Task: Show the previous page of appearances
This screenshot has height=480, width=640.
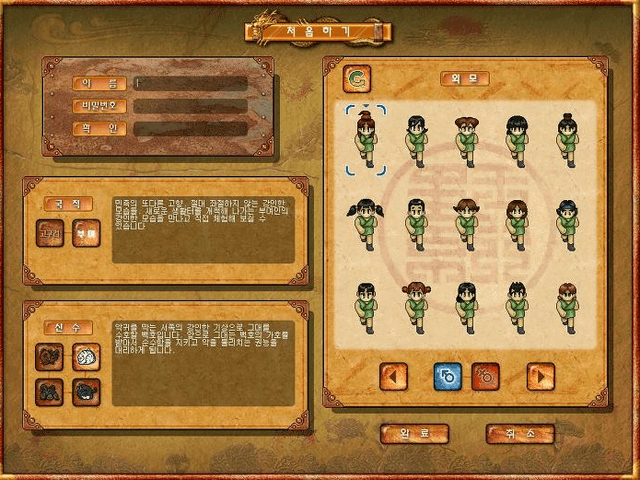Action: coord(394,377)
